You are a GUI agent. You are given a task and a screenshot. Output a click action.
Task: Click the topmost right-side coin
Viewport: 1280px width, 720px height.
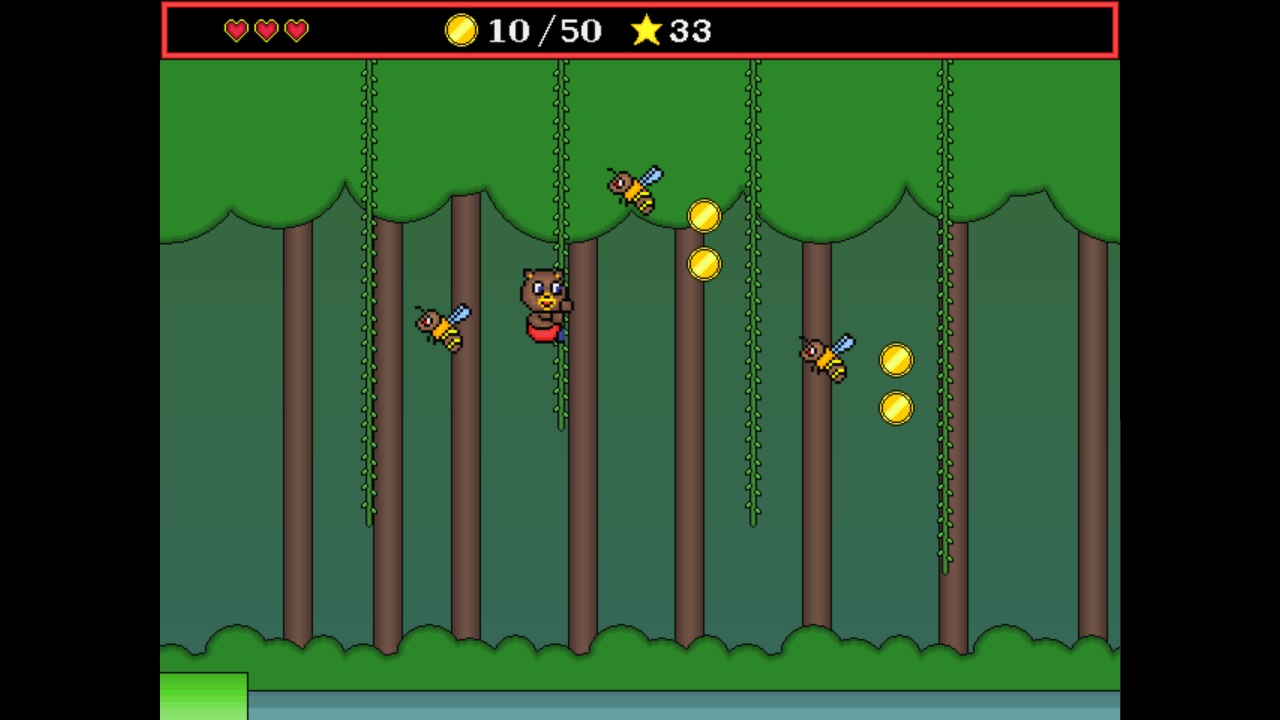point(896,361)
